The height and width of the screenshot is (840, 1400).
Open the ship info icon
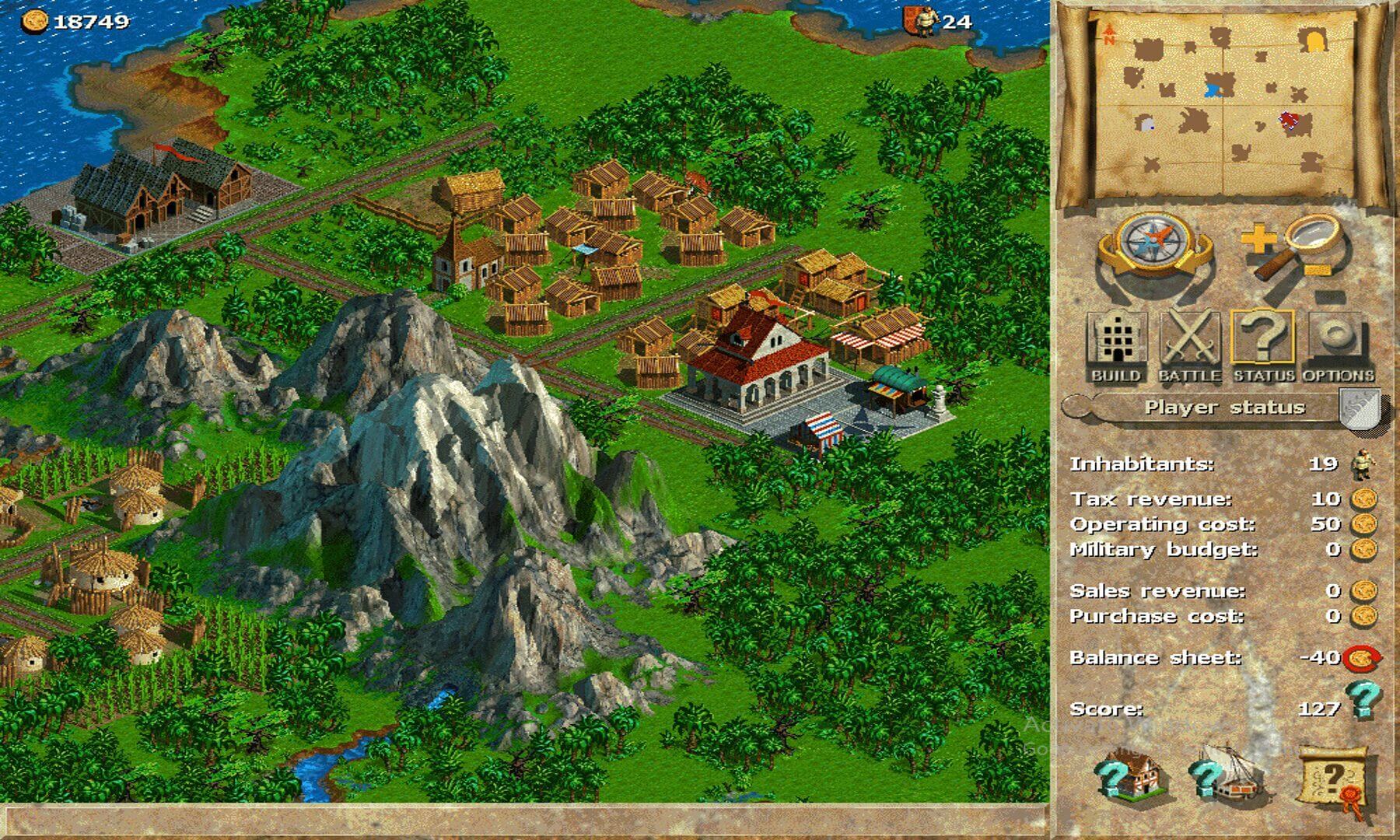click(1227, 772)
